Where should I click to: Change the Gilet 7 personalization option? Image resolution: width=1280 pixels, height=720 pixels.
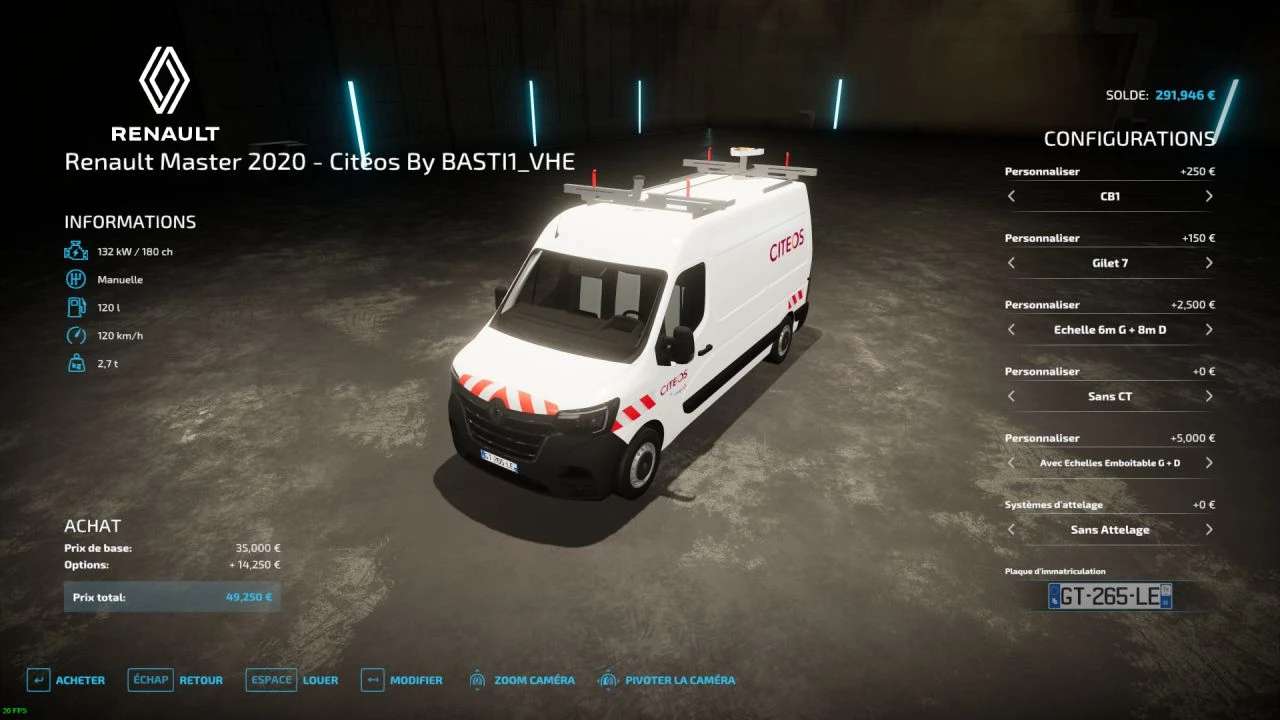(1208, 263)
